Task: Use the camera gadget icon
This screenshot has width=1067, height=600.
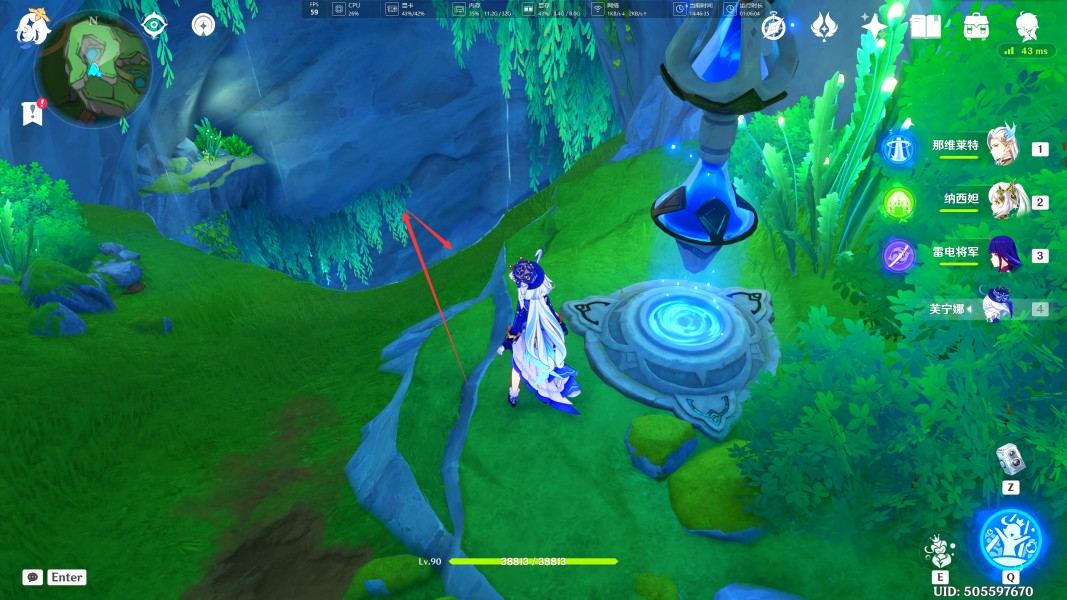Action: [1009, 460]
